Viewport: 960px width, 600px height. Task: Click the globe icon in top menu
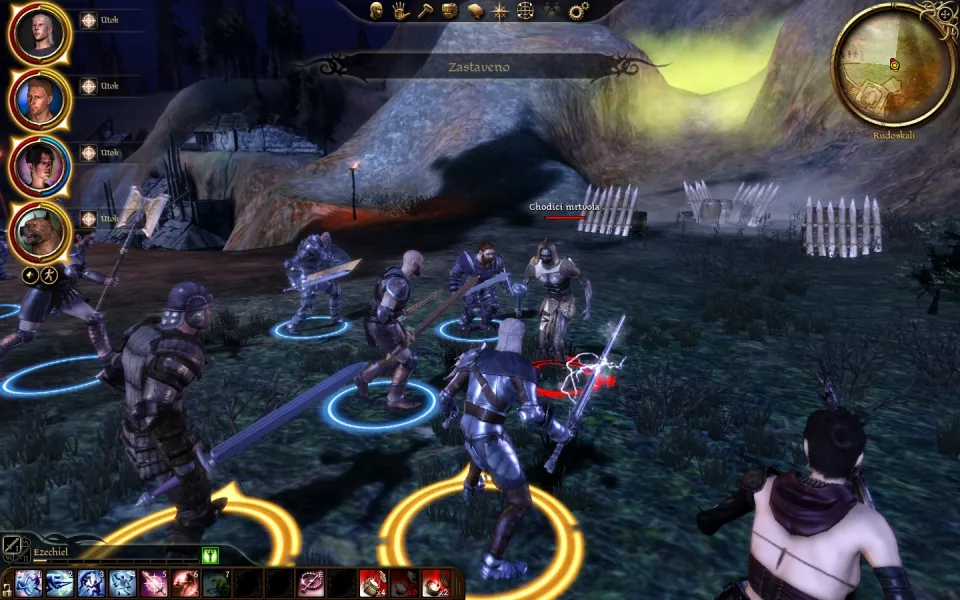coord(526,11)
